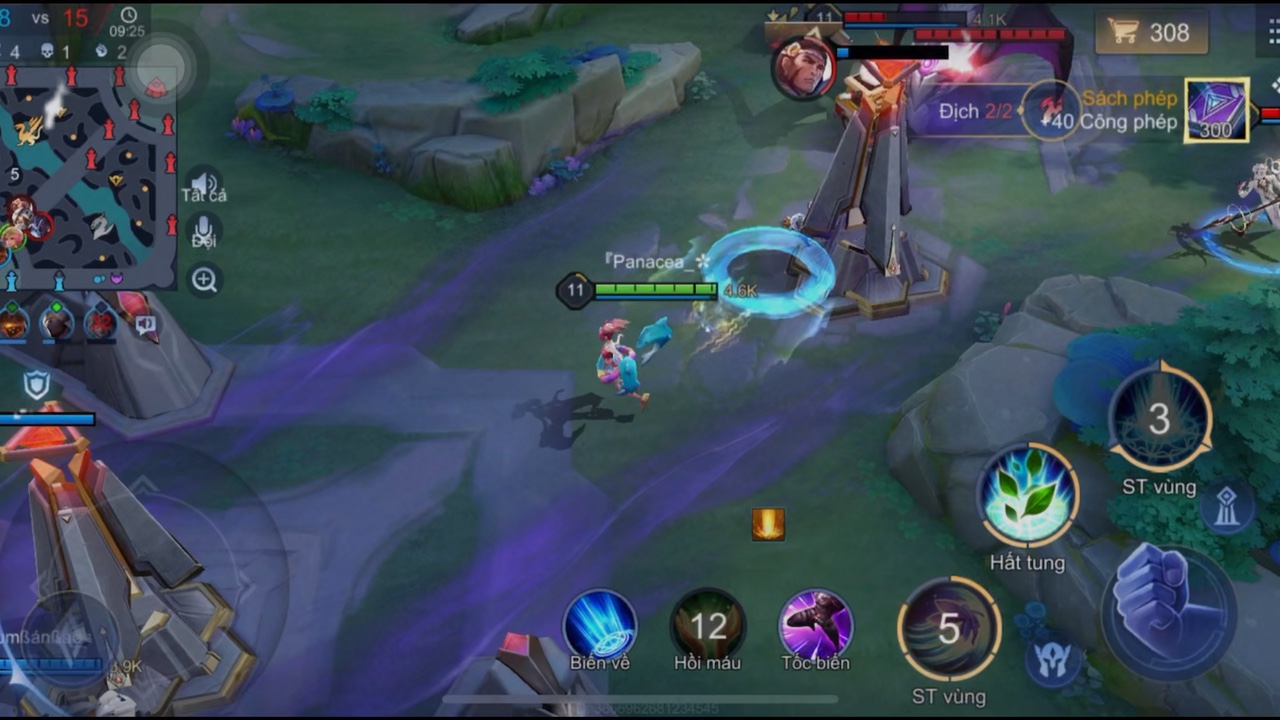Toggle the Tất cả speaker voice button
Viewport: 1280px width, 720px height.
tap(204, 185)
